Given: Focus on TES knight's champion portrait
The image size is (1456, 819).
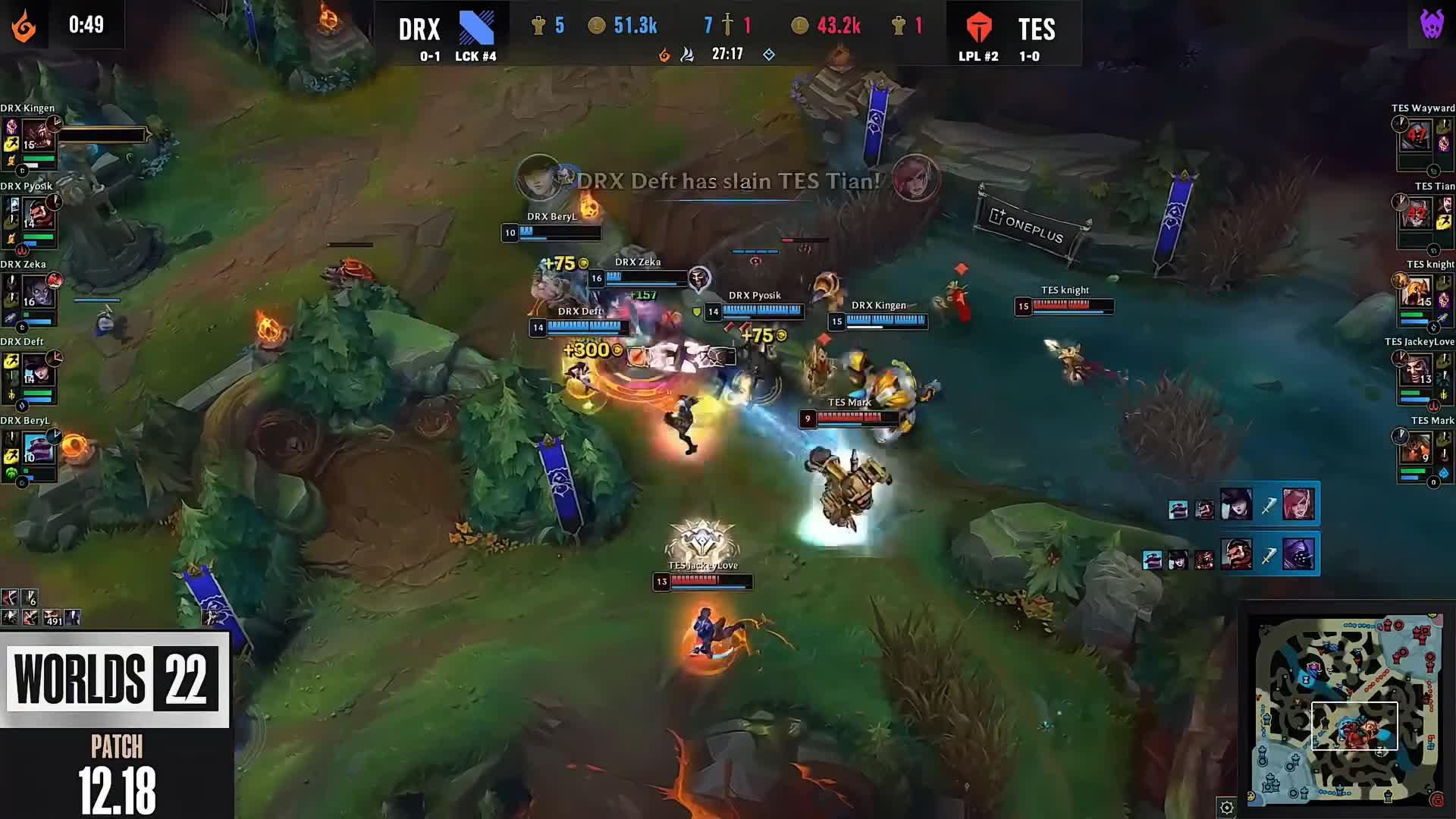Looking at the screenshot, I should click(1416, 293).
